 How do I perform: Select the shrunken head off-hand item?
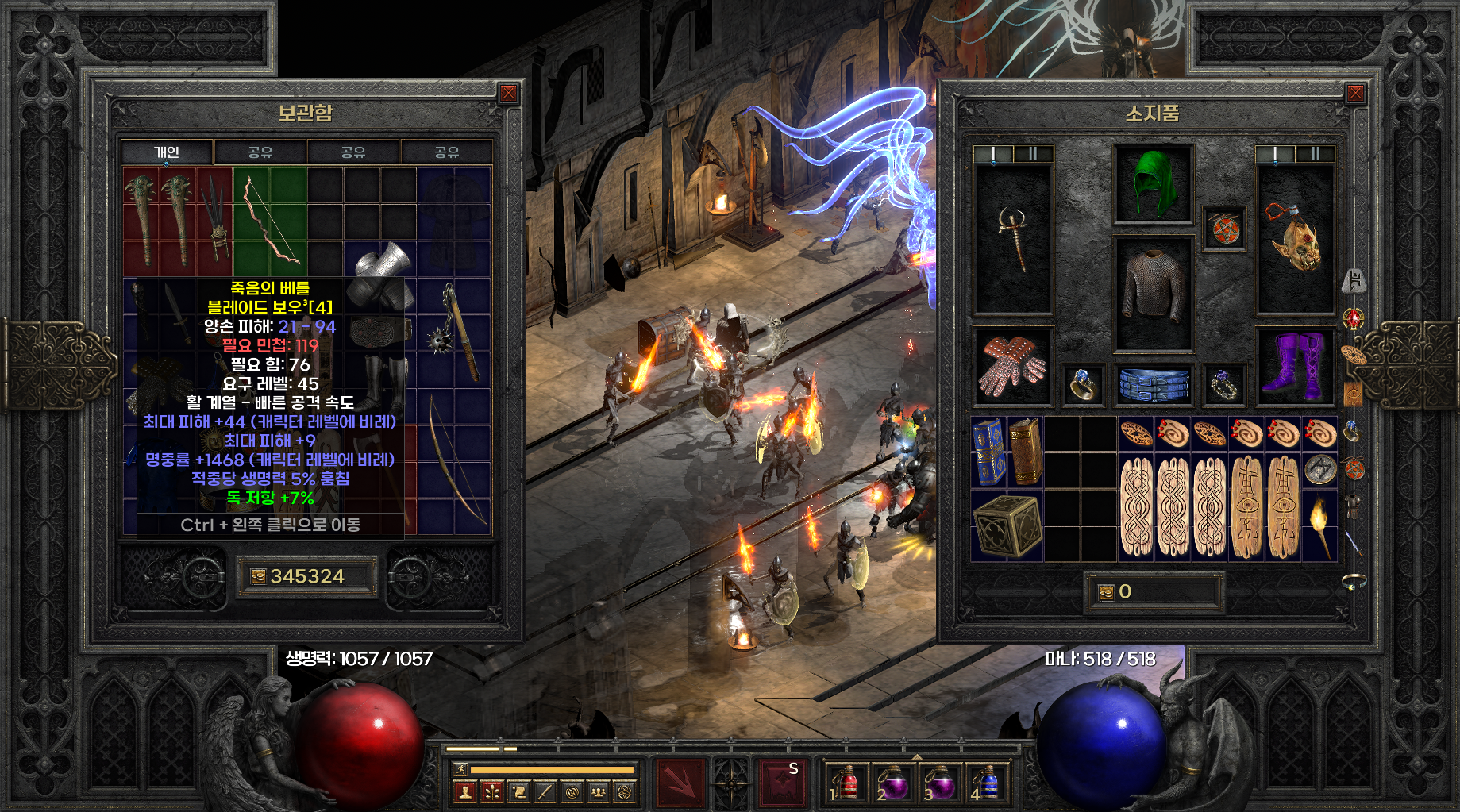pyautogui.click(x=1294, y=238)
